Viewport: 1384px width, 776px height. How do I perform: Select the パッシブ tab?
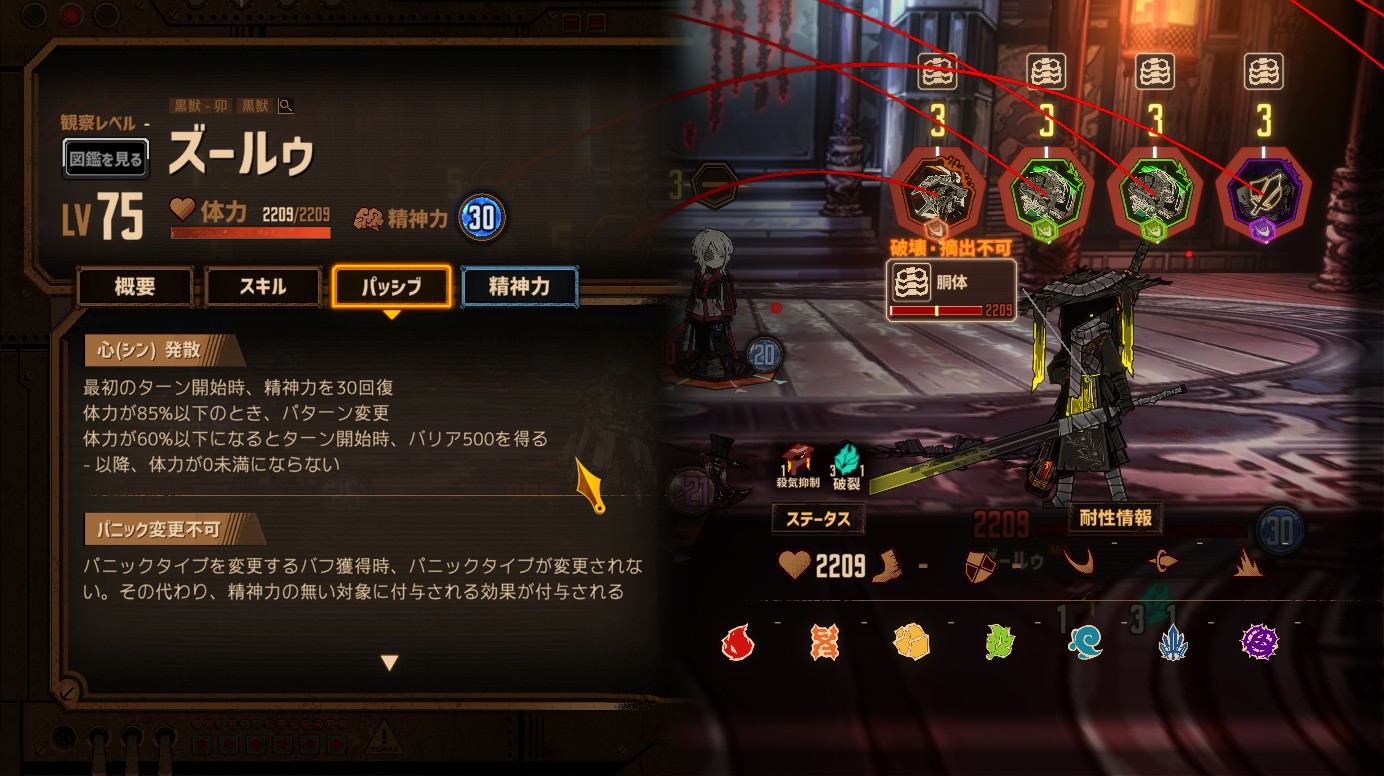(x=391, y=287)
